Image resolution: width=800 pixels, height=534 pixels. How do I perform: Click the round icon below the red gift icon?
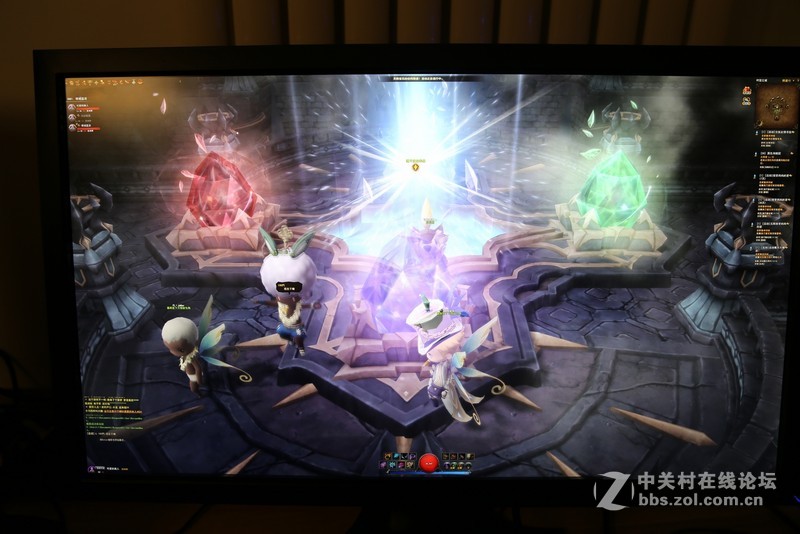pos(746,102)
